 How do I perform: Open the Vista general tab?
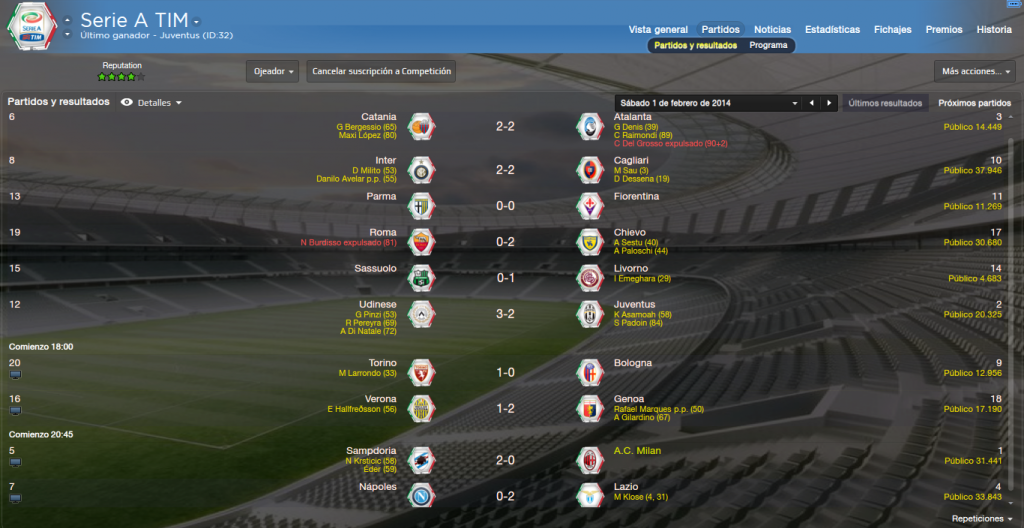coord(658,30)
